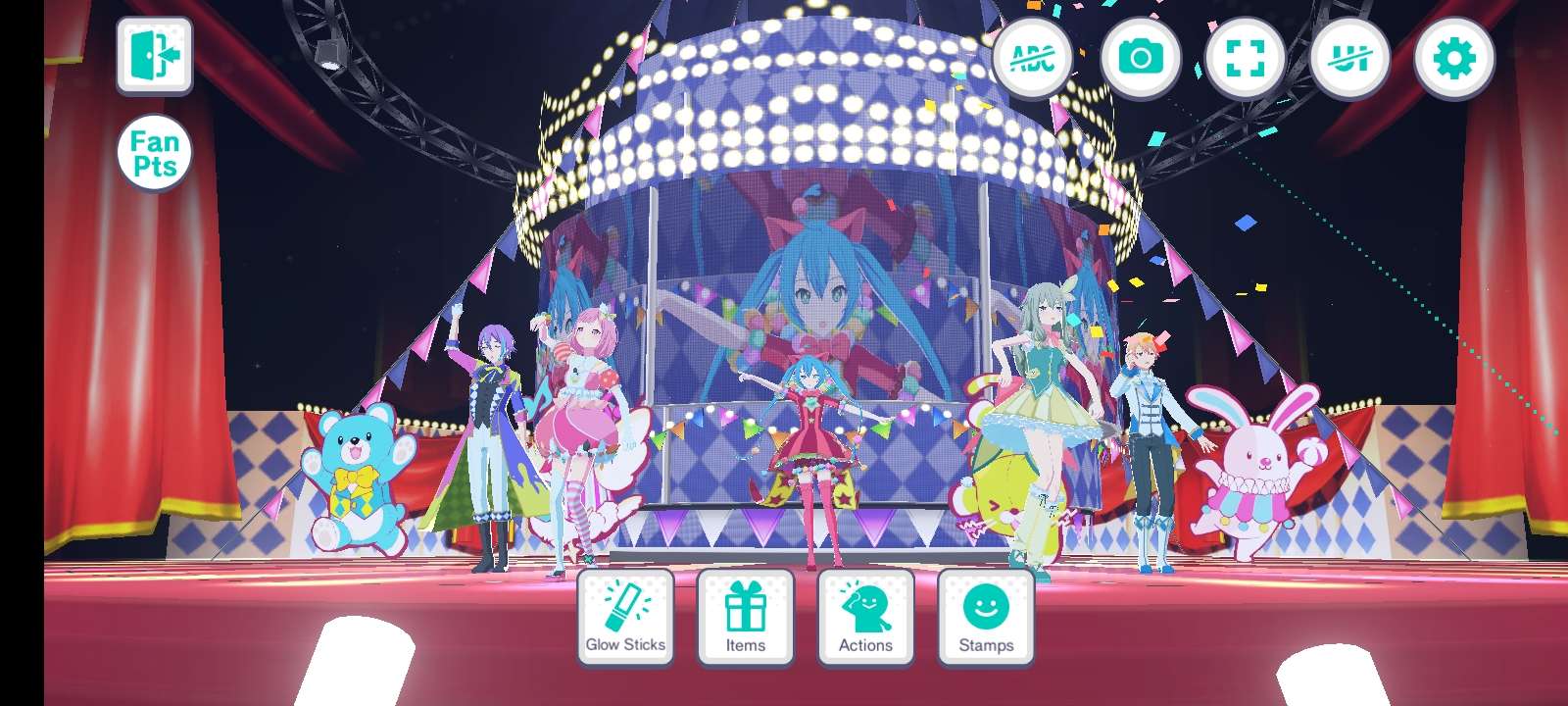
Task: Toggle fullscreen with the bracket icon
Action: (1246, 59)
